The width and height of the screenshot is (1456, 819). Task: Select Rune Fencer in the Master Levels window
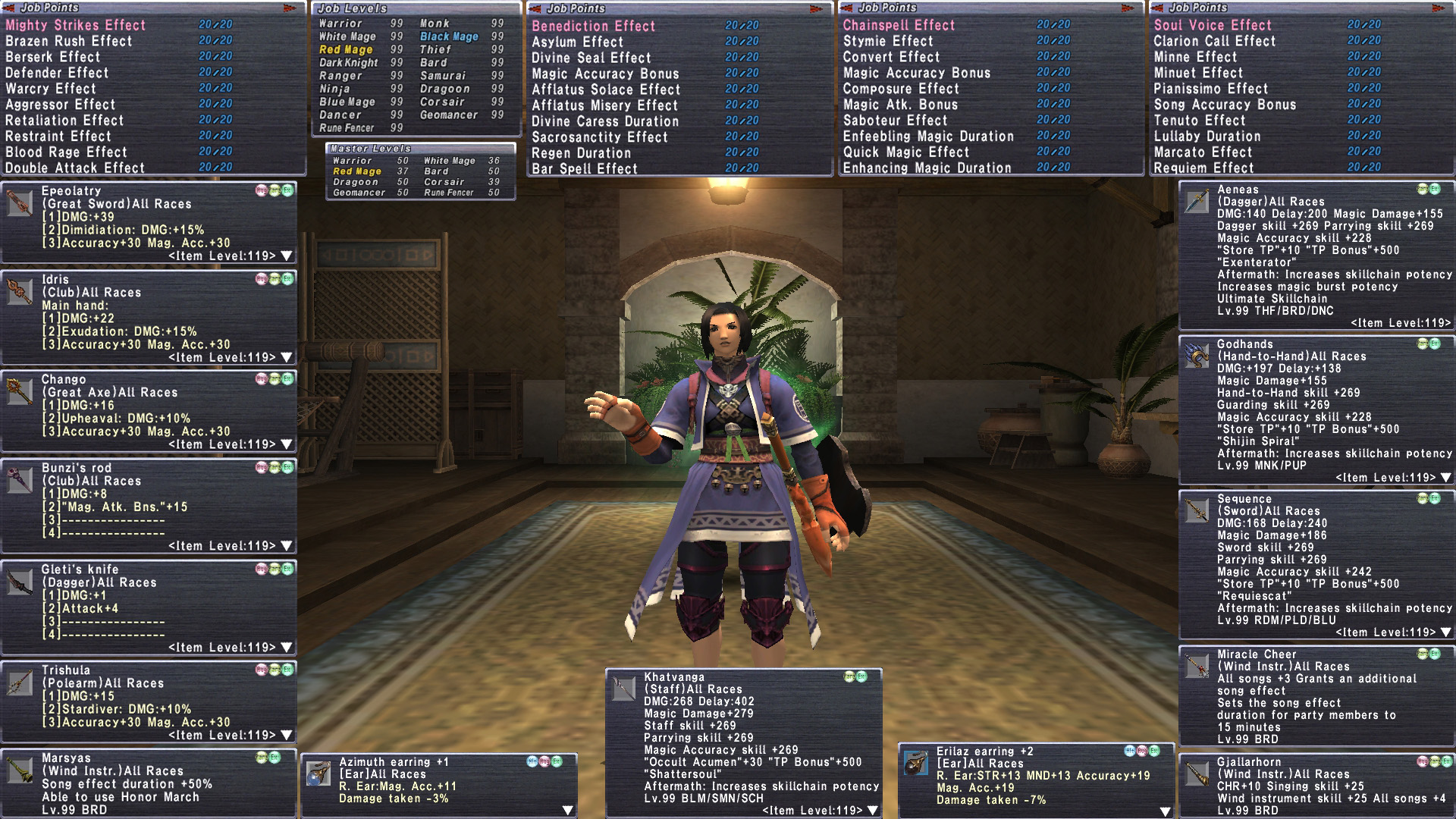[449, 193]
